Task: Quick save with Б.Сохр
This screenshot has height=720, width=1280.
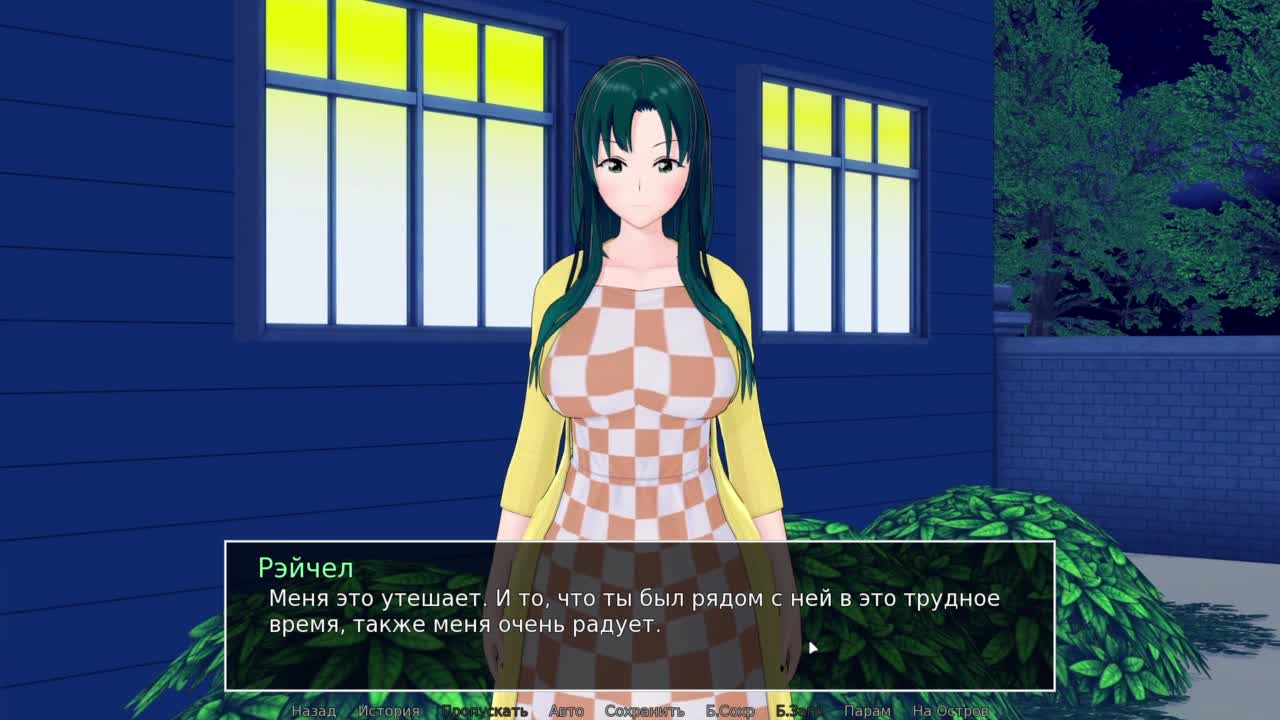Action: [730, 711]
